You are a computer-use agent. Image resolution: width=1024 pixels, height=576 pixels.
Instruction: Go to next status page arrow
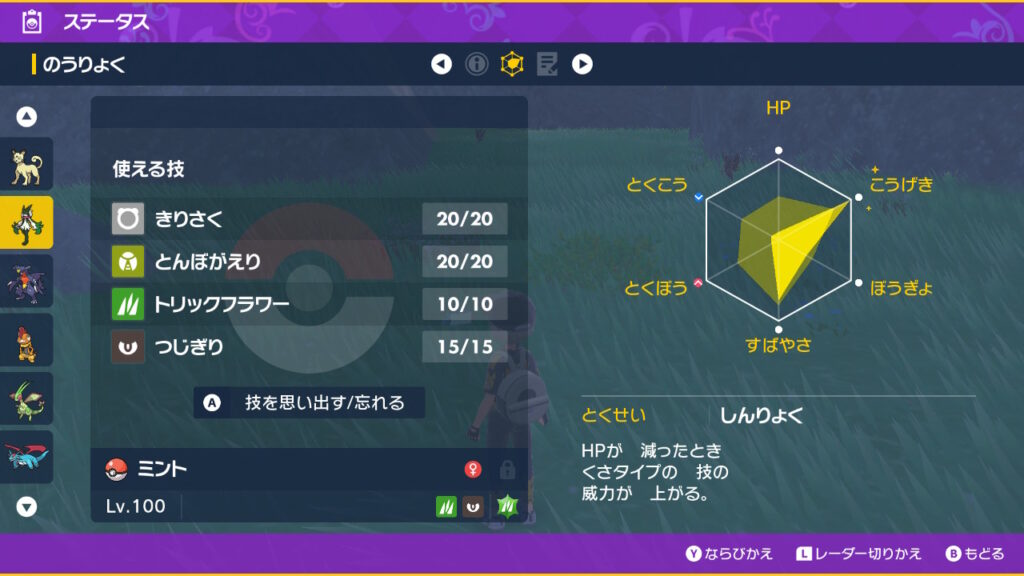582,65
